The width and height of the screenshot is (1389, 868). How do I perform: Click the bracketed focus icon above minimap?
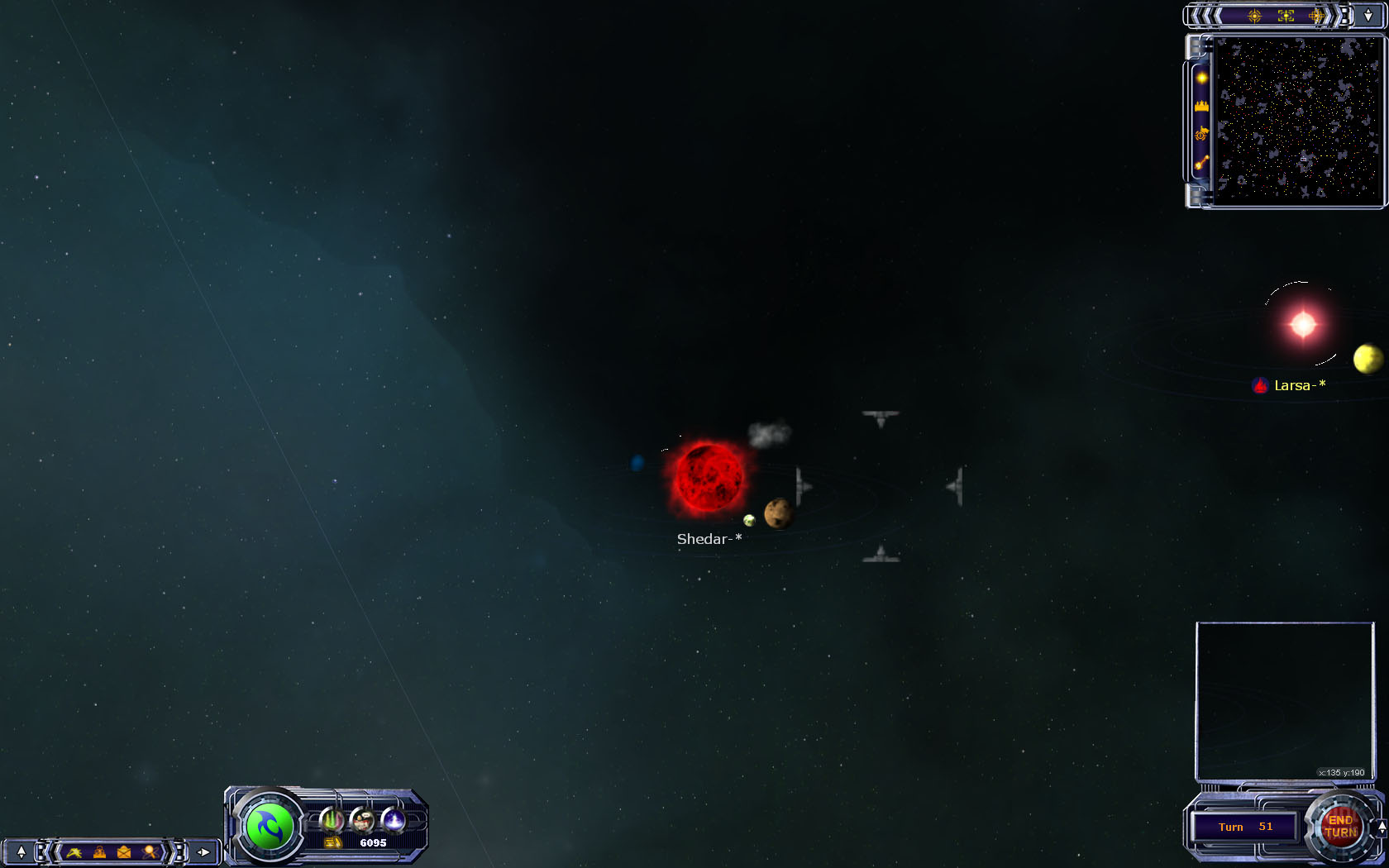pyautogui.click(x=1286, y=16)
